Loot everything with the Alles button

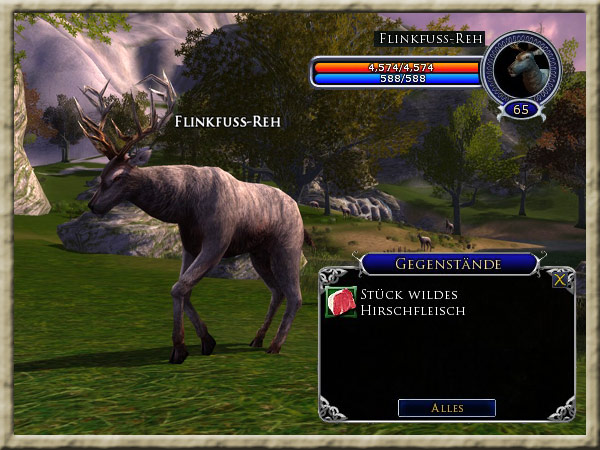(446, 408)
